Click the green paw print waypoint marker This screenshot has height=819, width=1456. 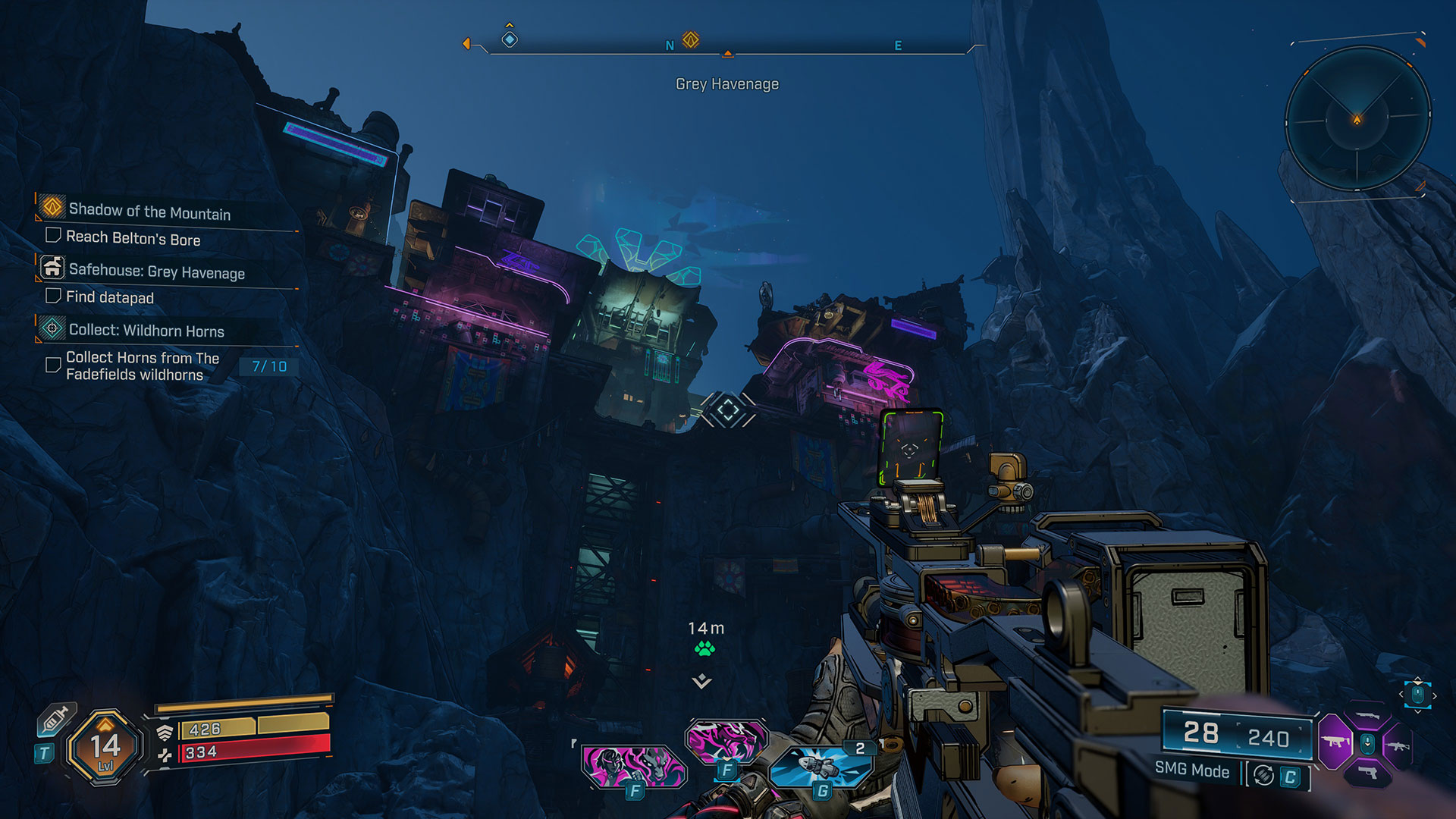coord(704,648)
